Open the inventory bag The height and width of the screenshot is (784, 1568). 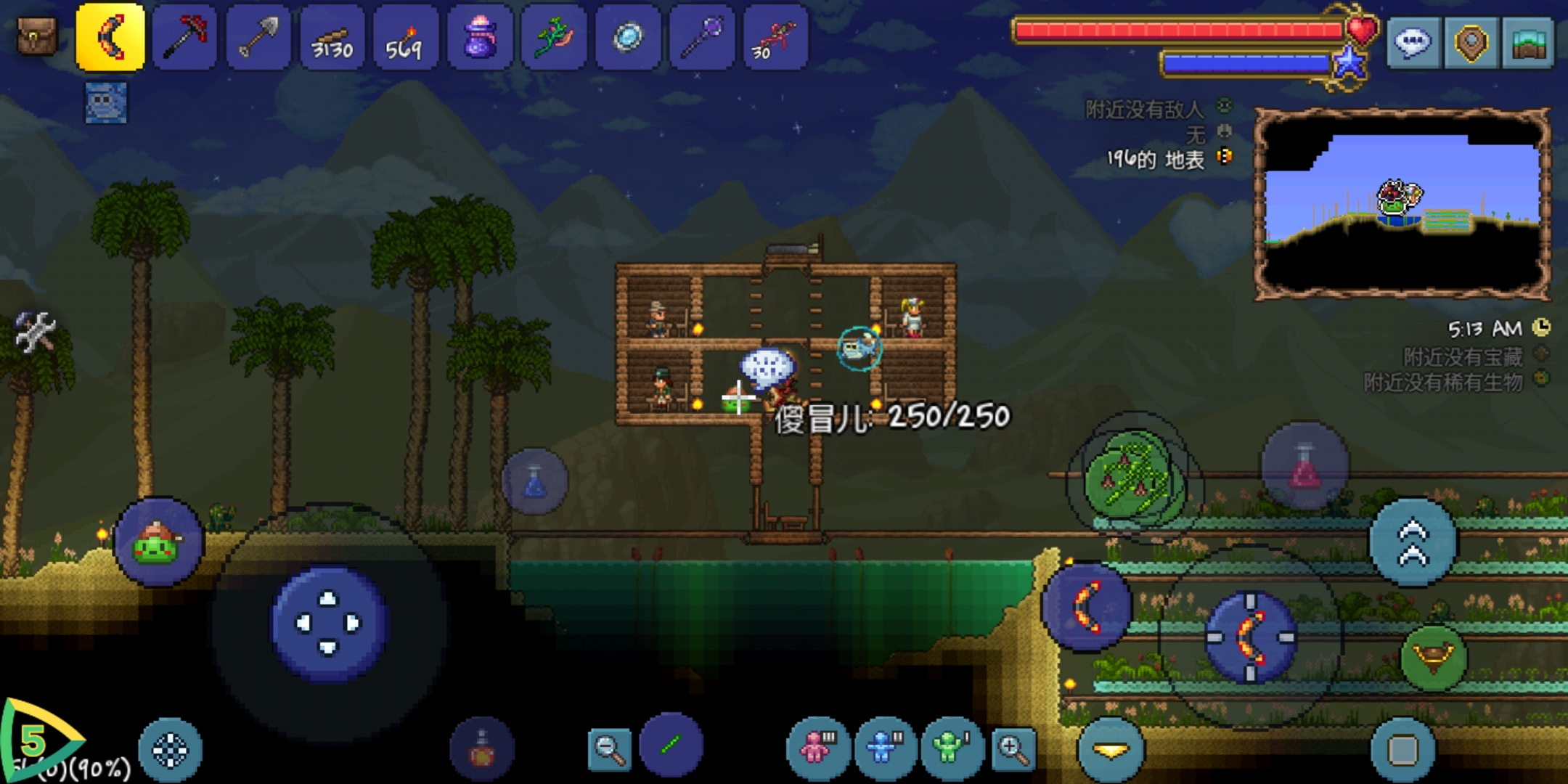[36, 36]
